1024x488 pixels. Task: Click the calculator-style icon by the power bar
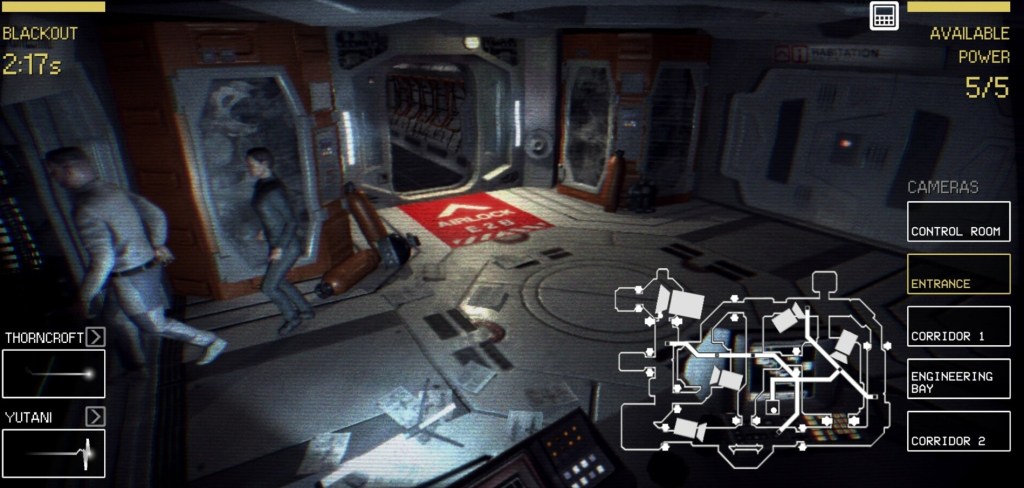pyautogui.click(x=883, y=15)
